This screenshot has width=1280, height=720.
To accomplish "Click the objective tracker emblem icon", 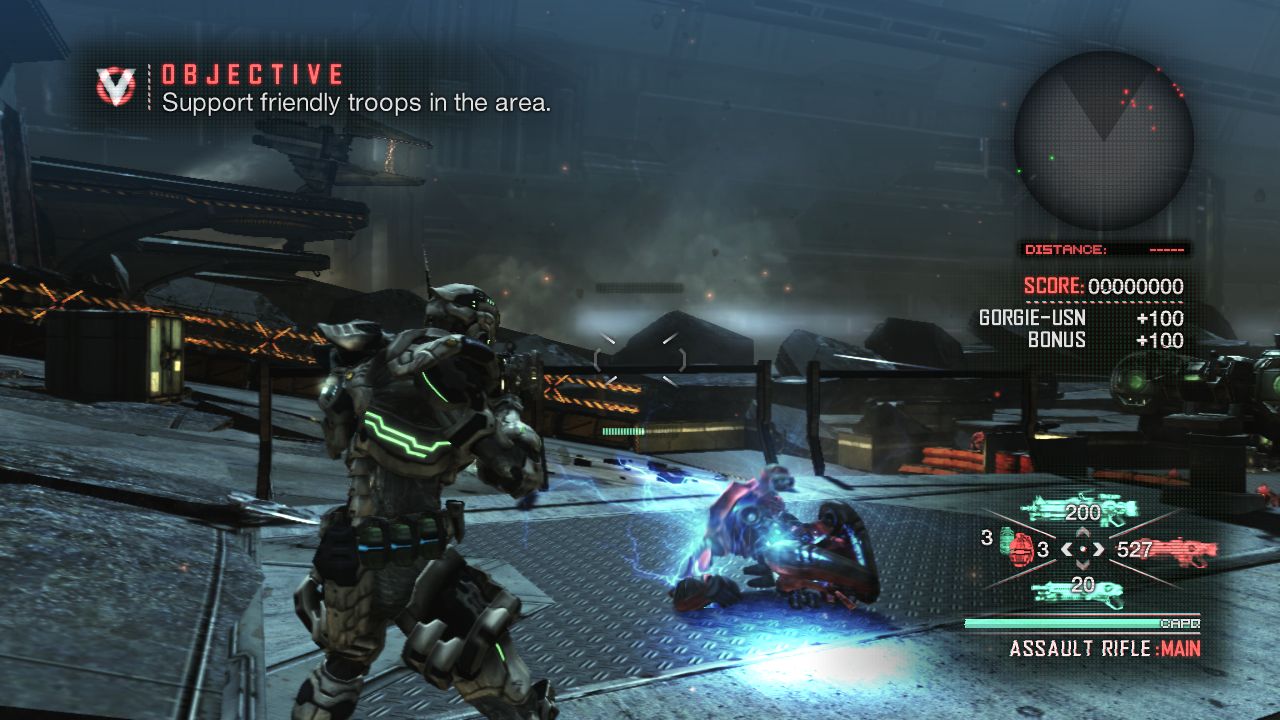I will point(116,87).
